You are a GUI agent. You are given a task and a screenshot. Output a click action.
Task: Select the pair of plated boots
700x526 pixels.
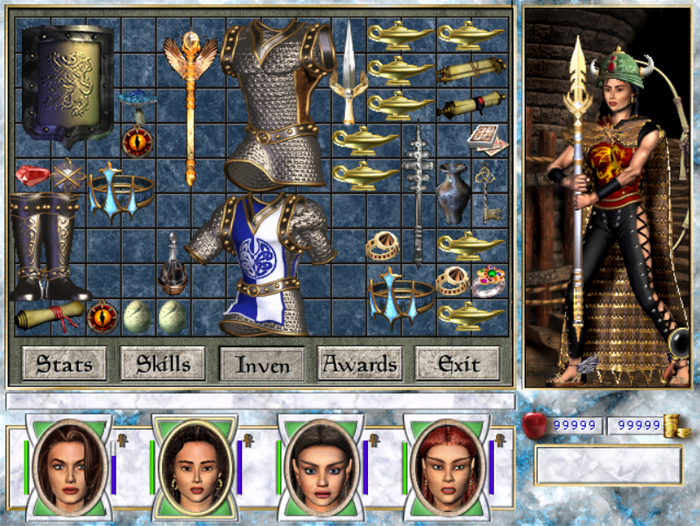pos(45,245)
